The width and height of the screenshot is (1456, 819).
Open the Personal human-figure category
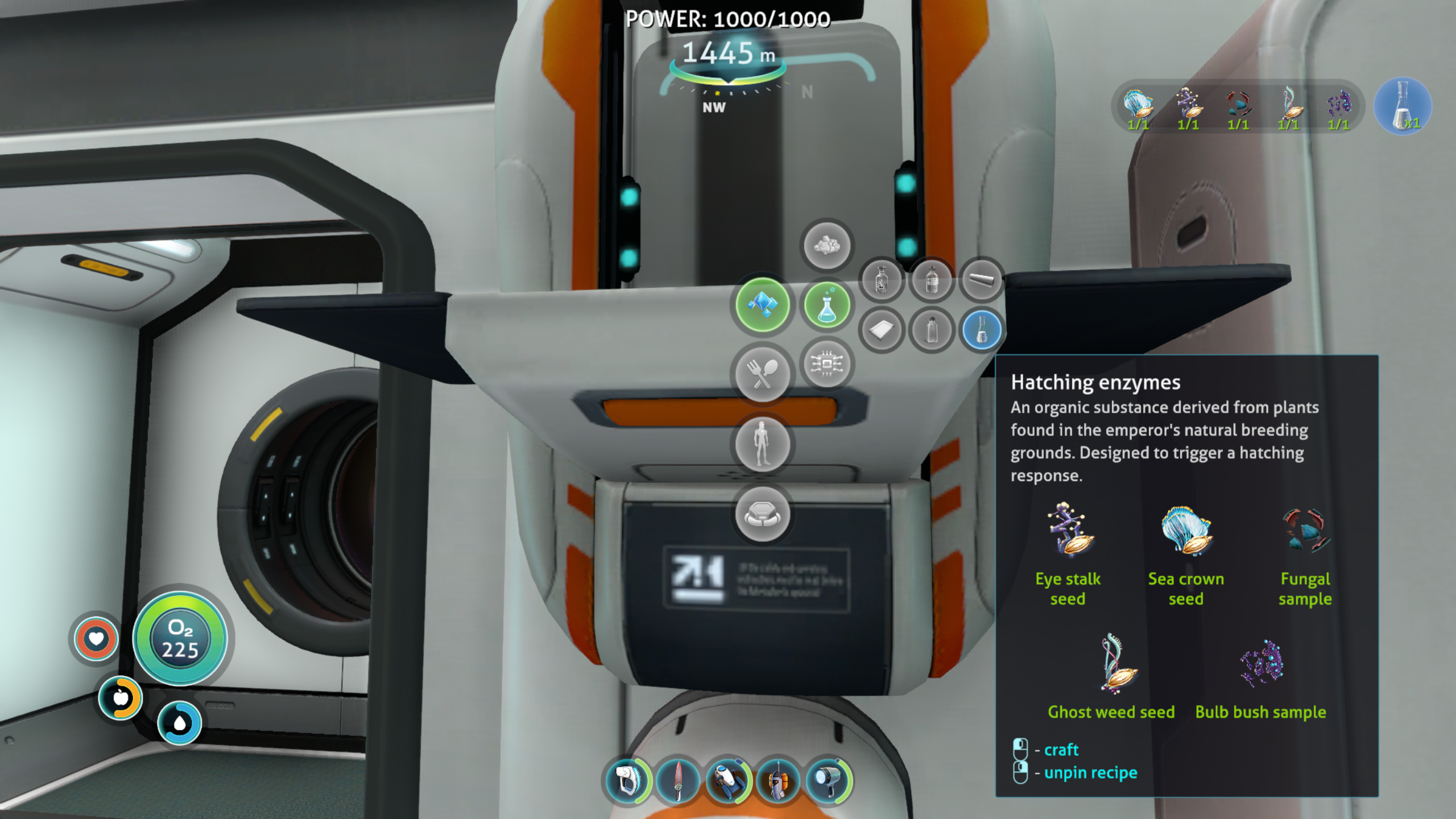(762, 444)
